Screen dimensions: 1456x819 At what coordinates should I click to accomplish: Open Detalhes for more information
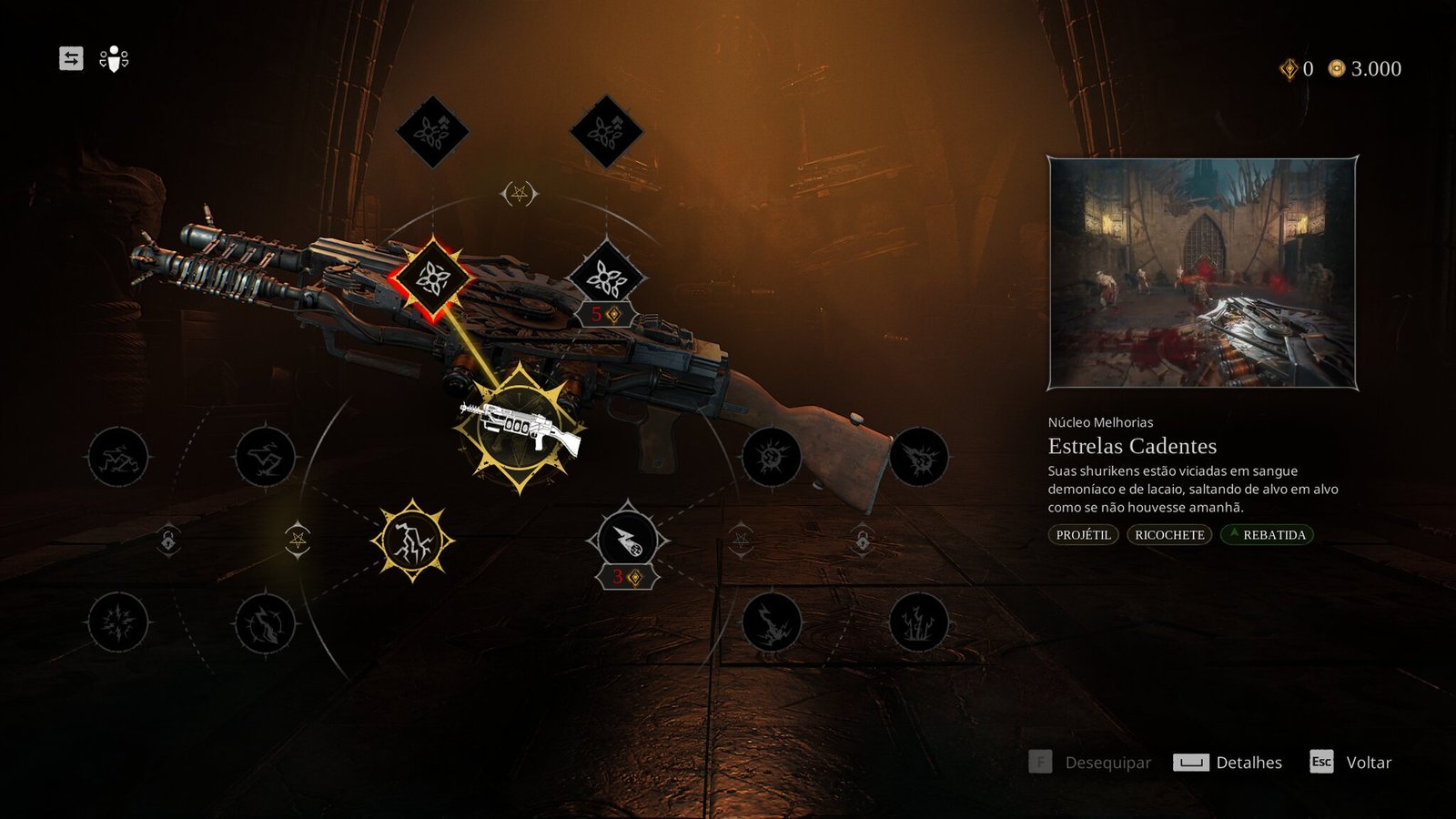pyautogui.click(x=1248, y=763)
